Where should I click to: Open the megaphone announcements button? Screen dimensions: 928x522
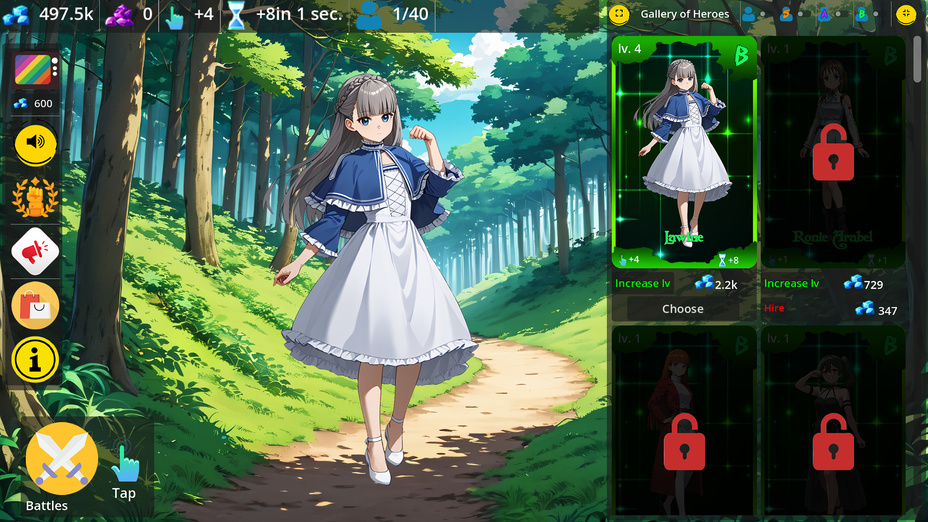(35, 252)
